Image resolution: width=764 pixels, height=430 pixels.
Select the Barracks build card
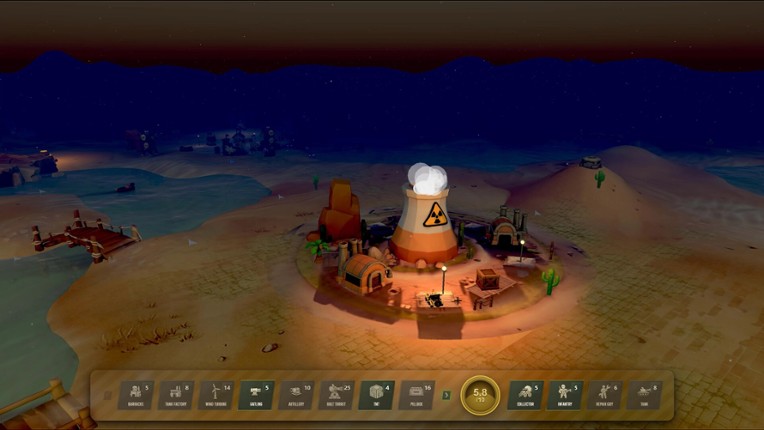click(x=135, y=395)
